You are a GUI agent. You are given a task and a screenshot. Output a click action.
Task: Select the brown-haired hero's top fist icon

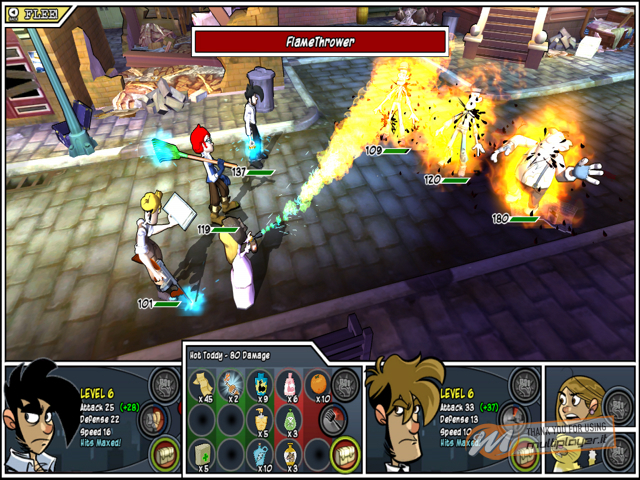tap(523, 383)
